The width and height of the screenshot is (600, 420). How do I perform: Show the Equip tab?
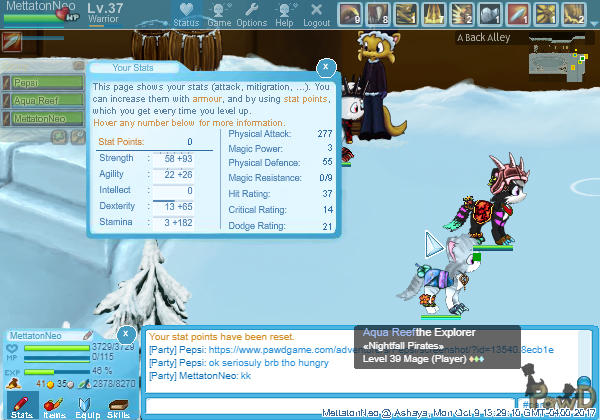pos(86,403)
